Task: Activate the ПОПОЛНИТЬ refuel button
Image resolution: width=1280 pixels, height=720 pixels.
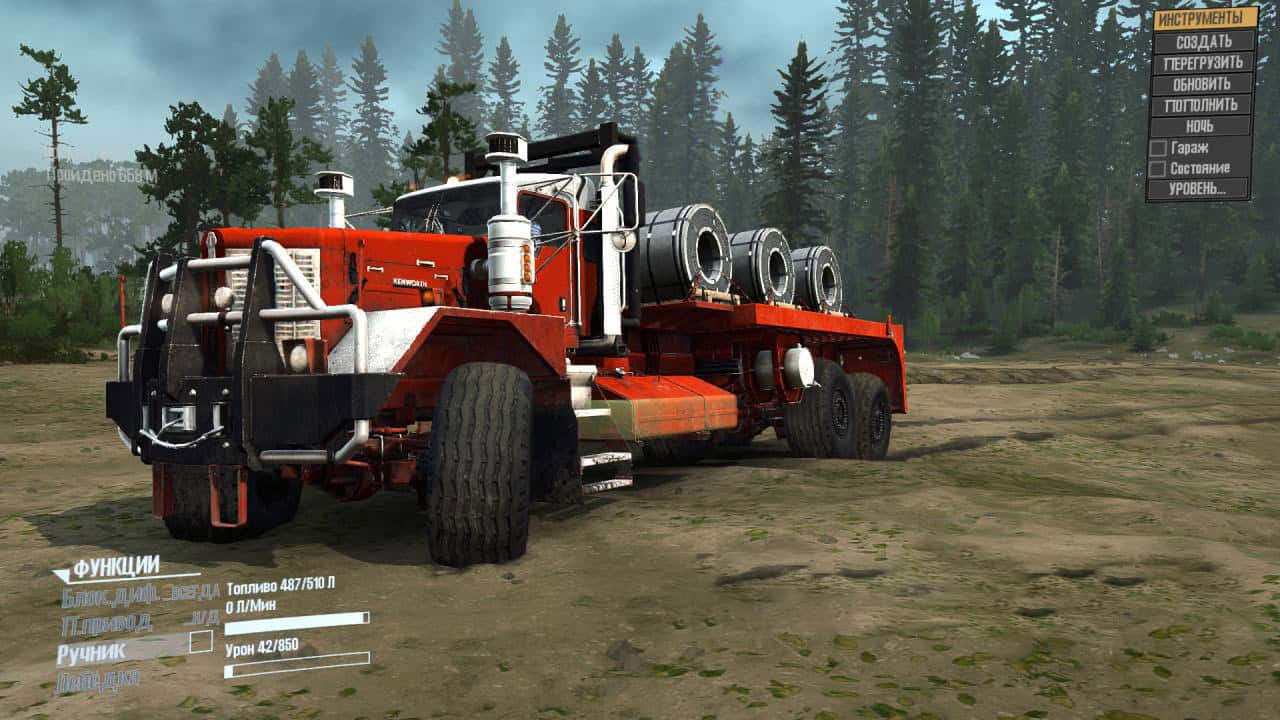Action: tap(1203, 105)
